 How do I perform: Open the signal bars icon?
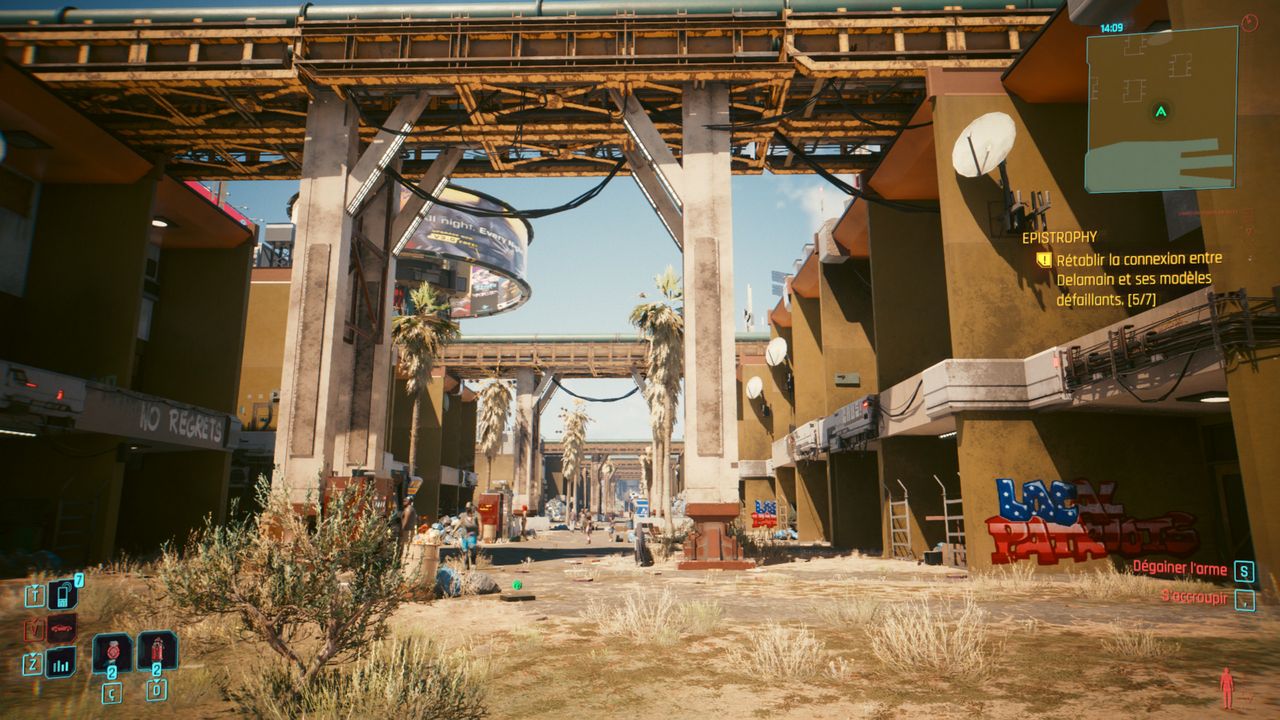60,662
